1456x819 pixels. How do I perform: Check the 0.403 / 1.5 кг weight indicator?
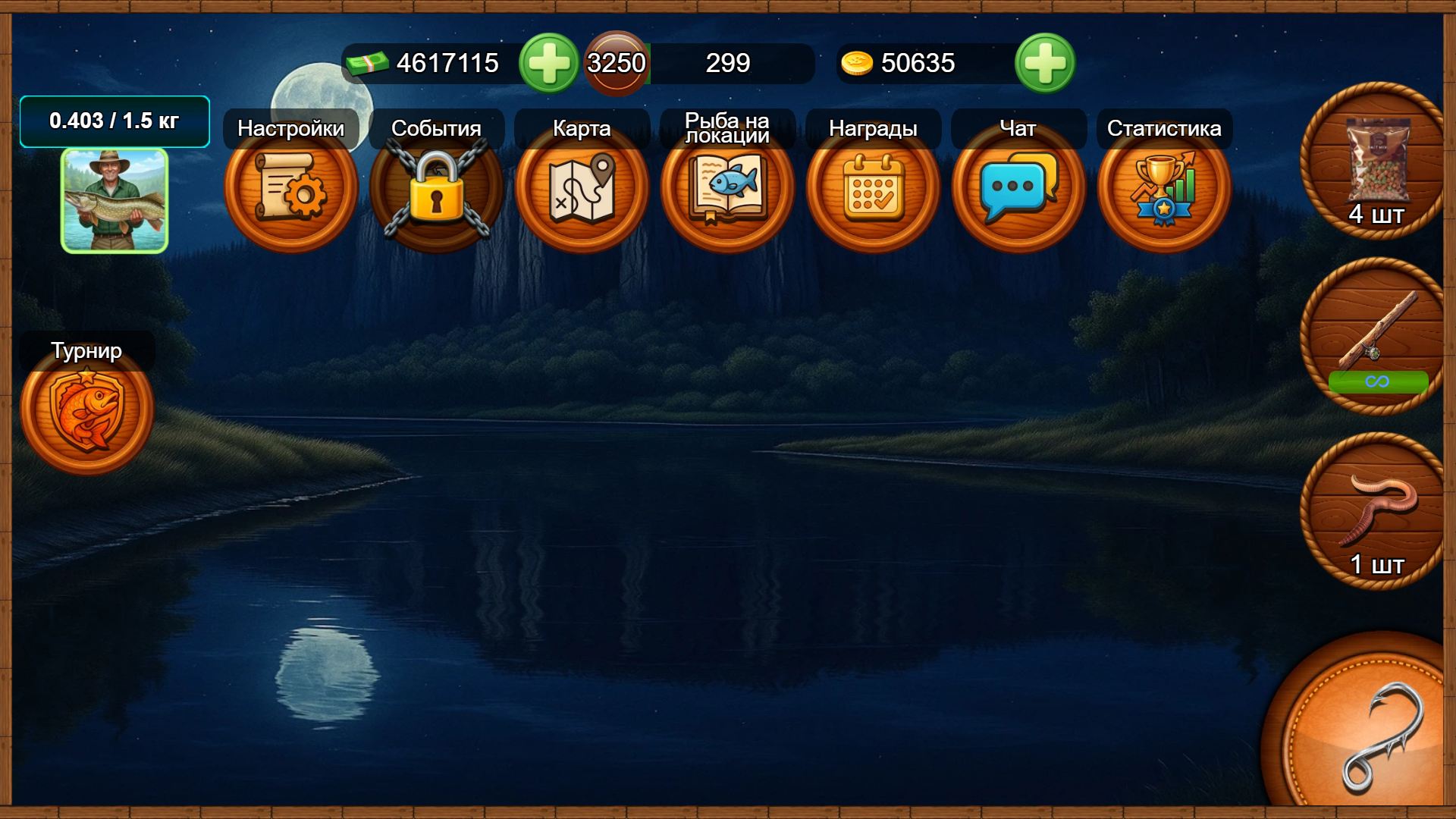pyautogui.click(x=115, y=120)
